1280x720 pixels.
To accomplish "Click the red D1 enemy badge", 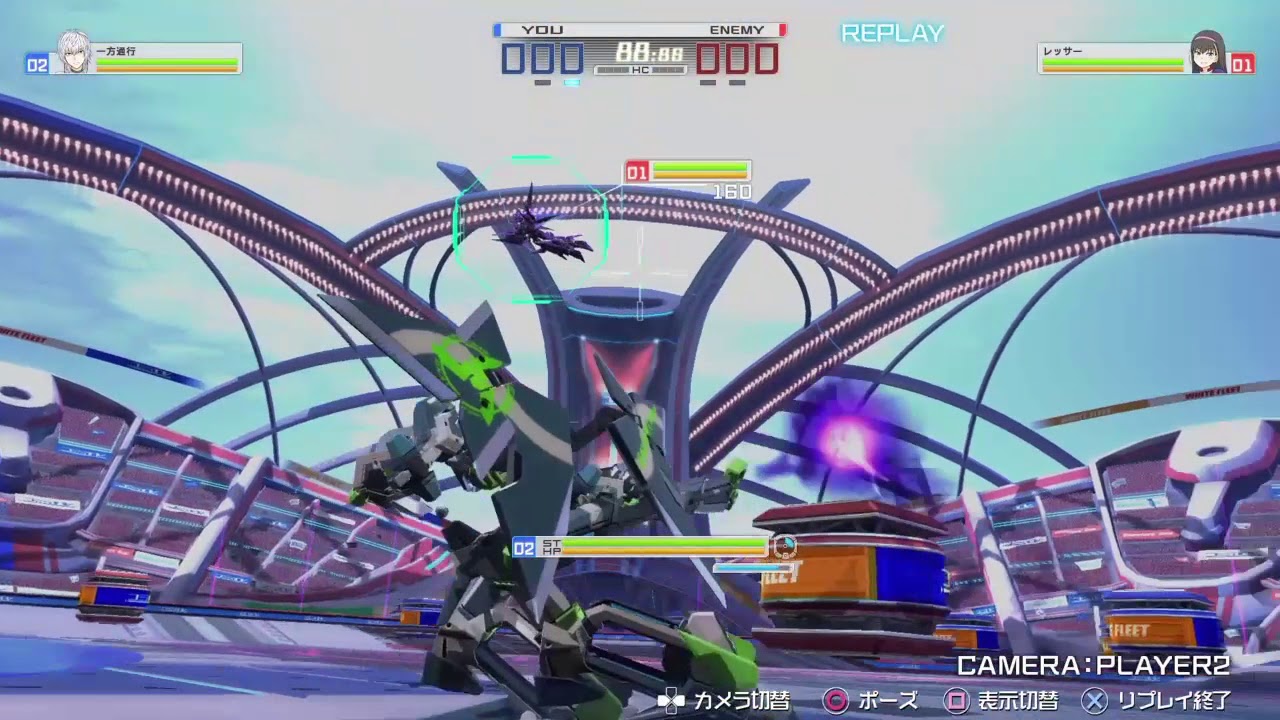I will coord(636,170).
